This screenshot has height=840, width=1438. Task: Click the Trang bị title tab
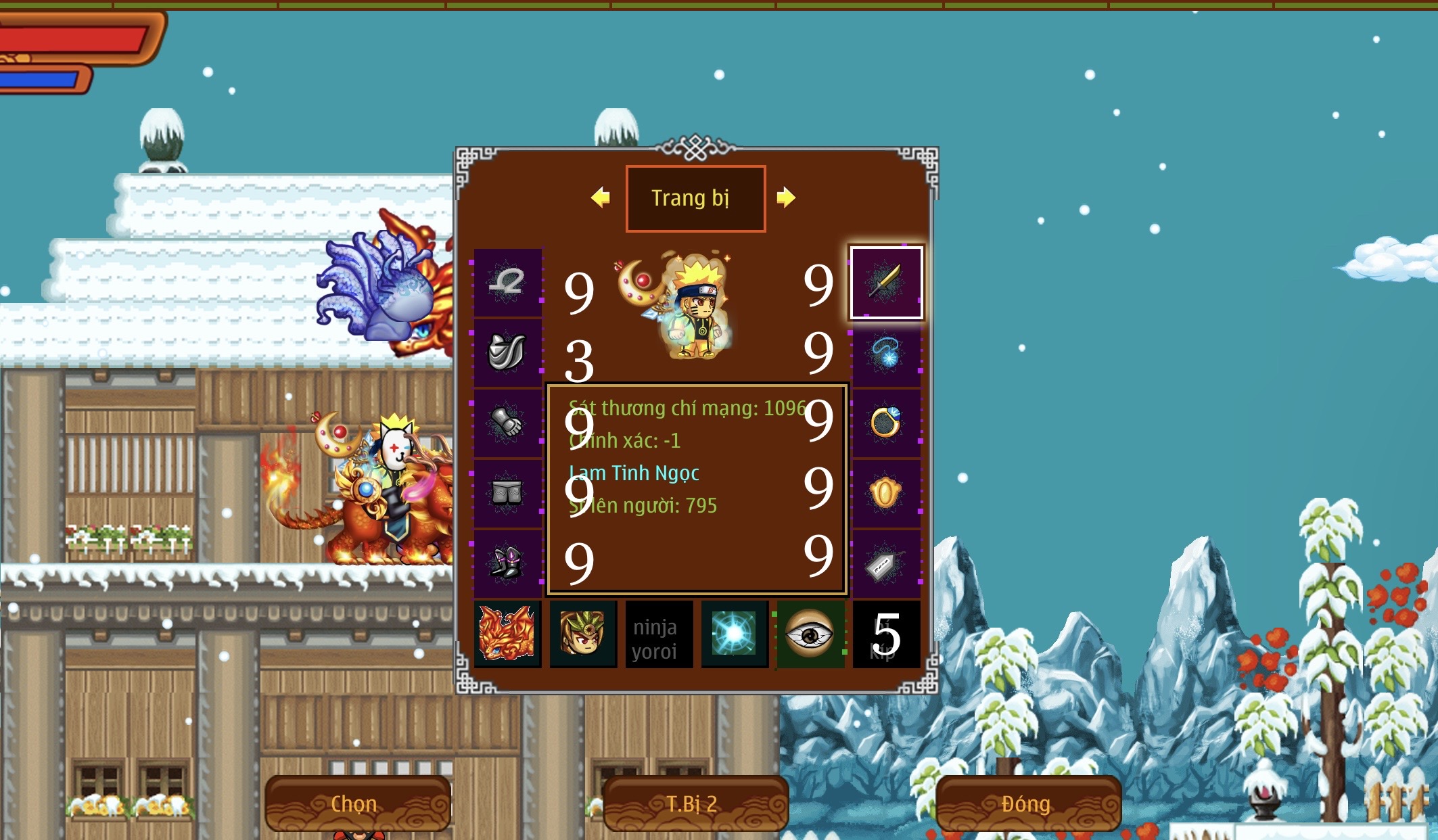click(x=695, y=197)
